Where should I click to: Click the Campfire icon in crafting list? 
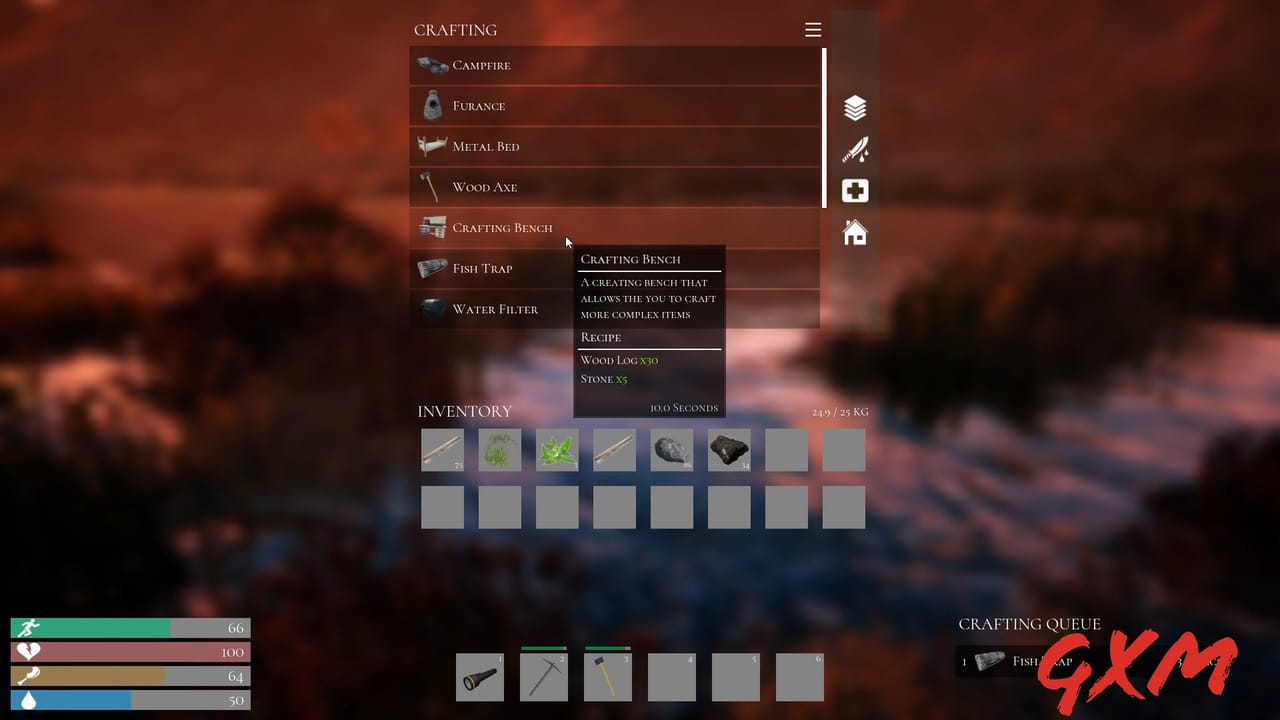431,64
